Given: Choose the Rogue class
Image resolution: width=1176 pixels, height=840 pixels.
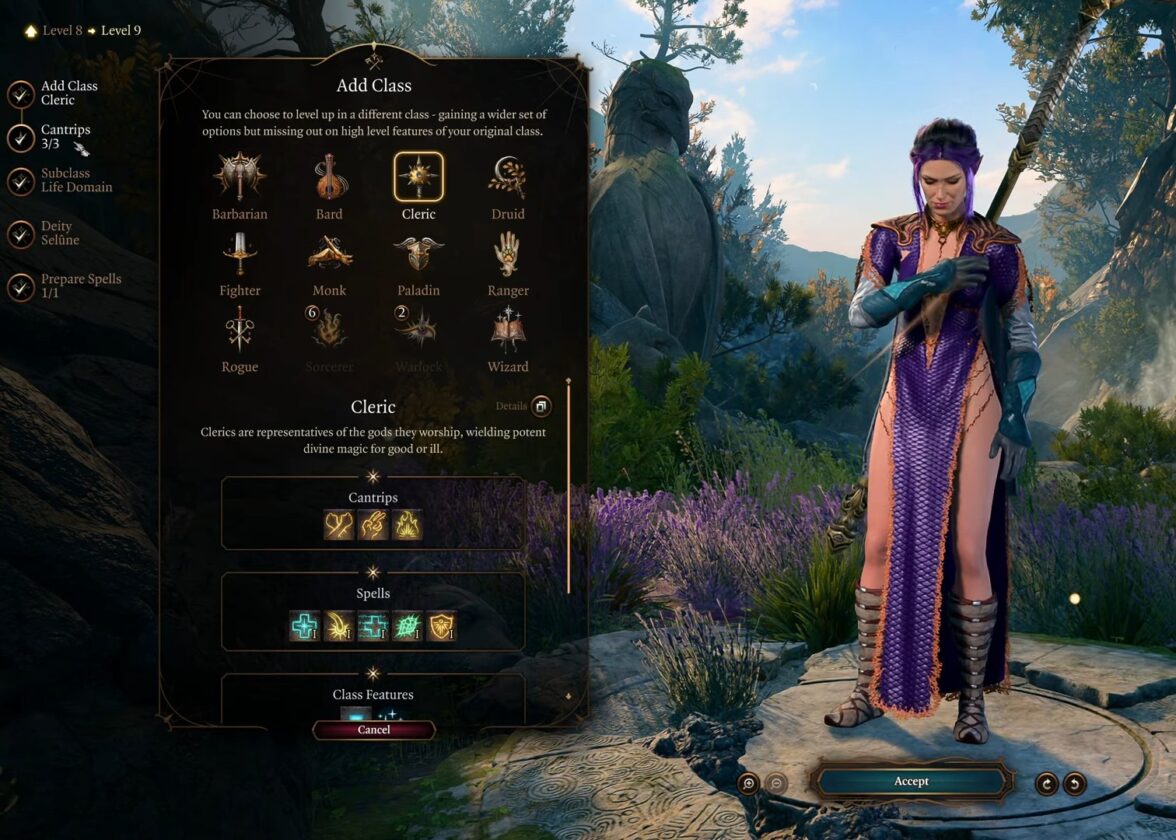Looking at the screenshot, I should (239, 331).
